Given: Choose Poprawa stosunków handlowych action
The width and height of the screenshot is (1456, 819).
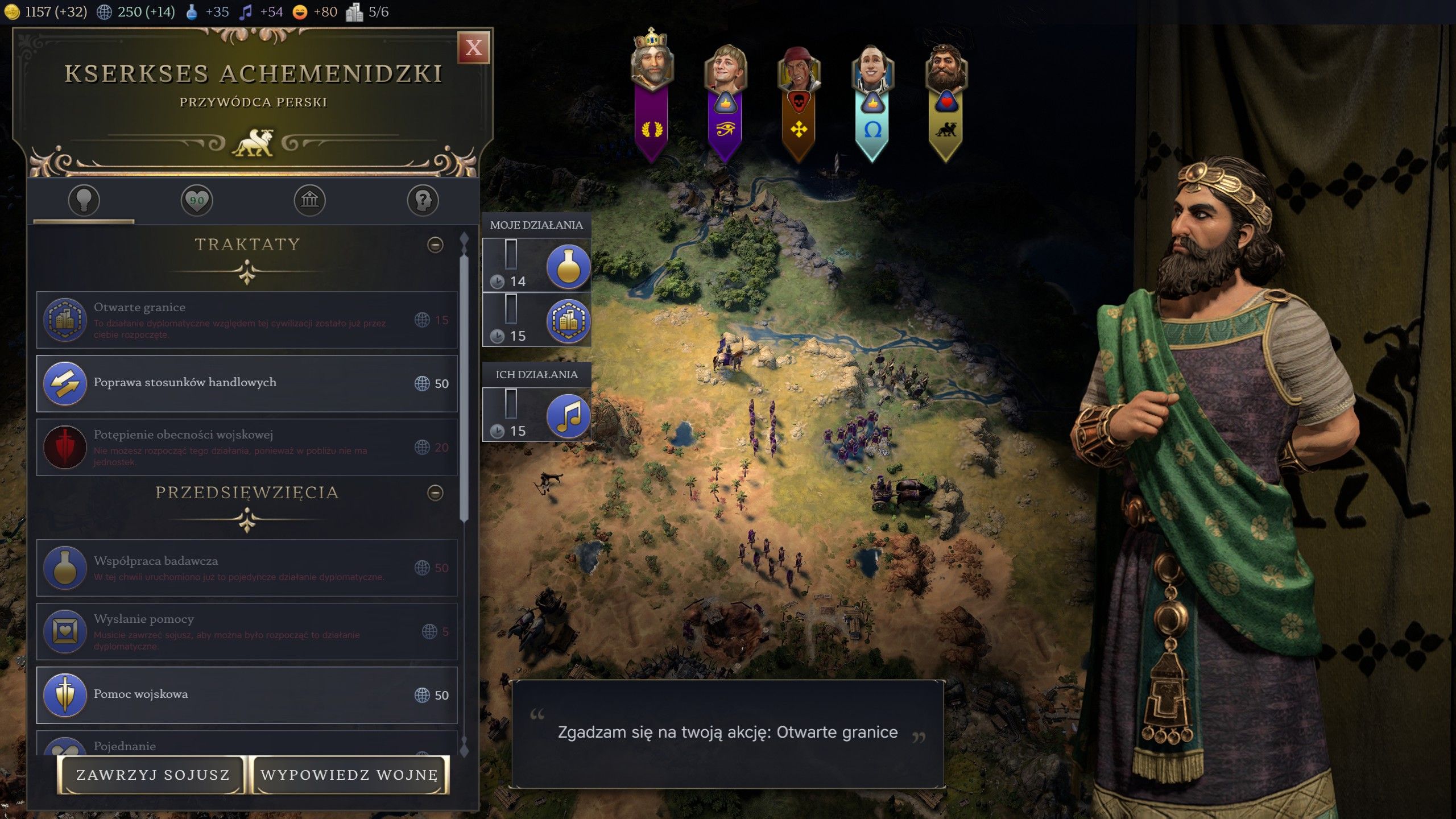Looking at the screenshot, I should [x=247, y=383].
